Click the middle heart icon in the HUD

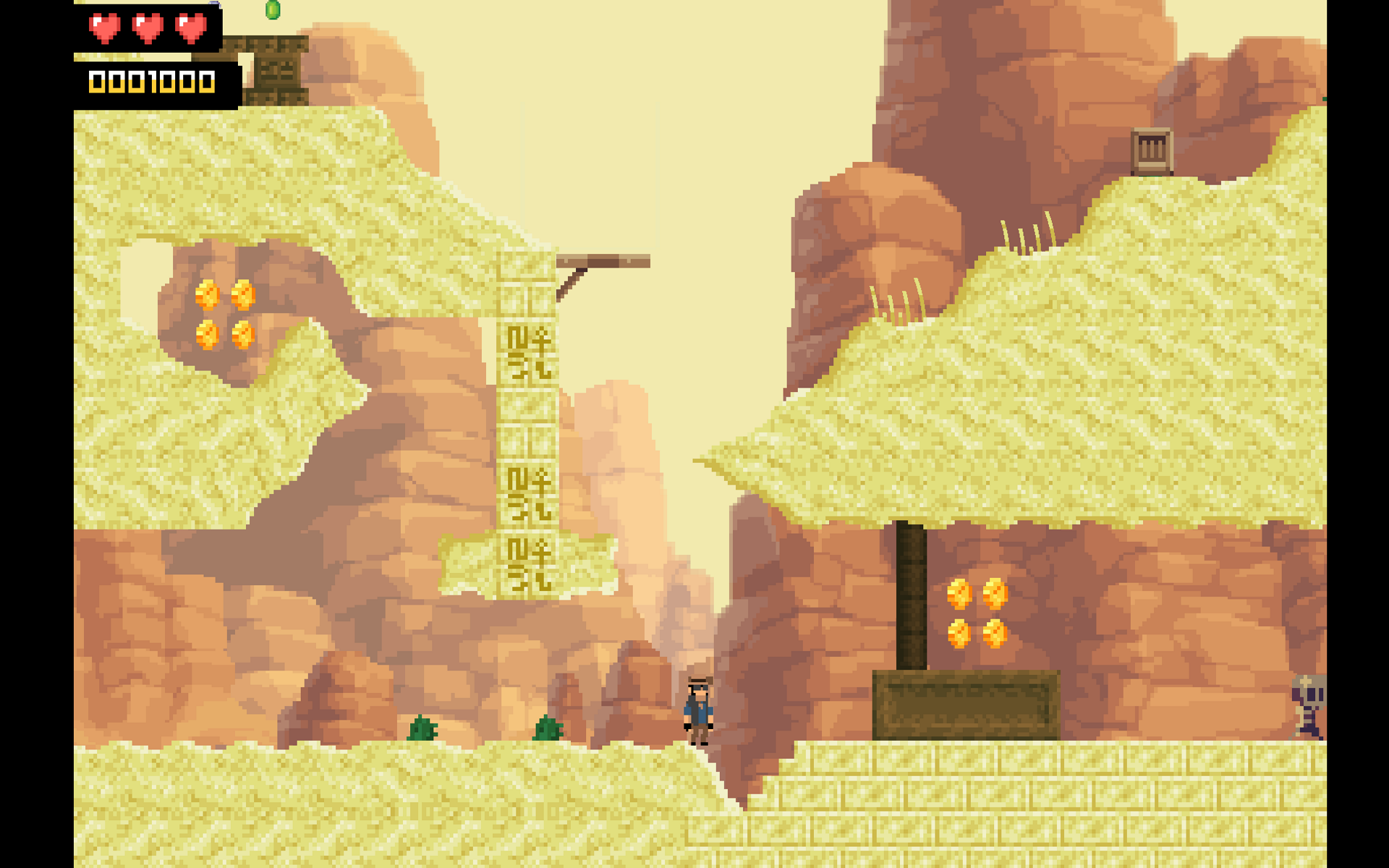(x=147, y=29)
